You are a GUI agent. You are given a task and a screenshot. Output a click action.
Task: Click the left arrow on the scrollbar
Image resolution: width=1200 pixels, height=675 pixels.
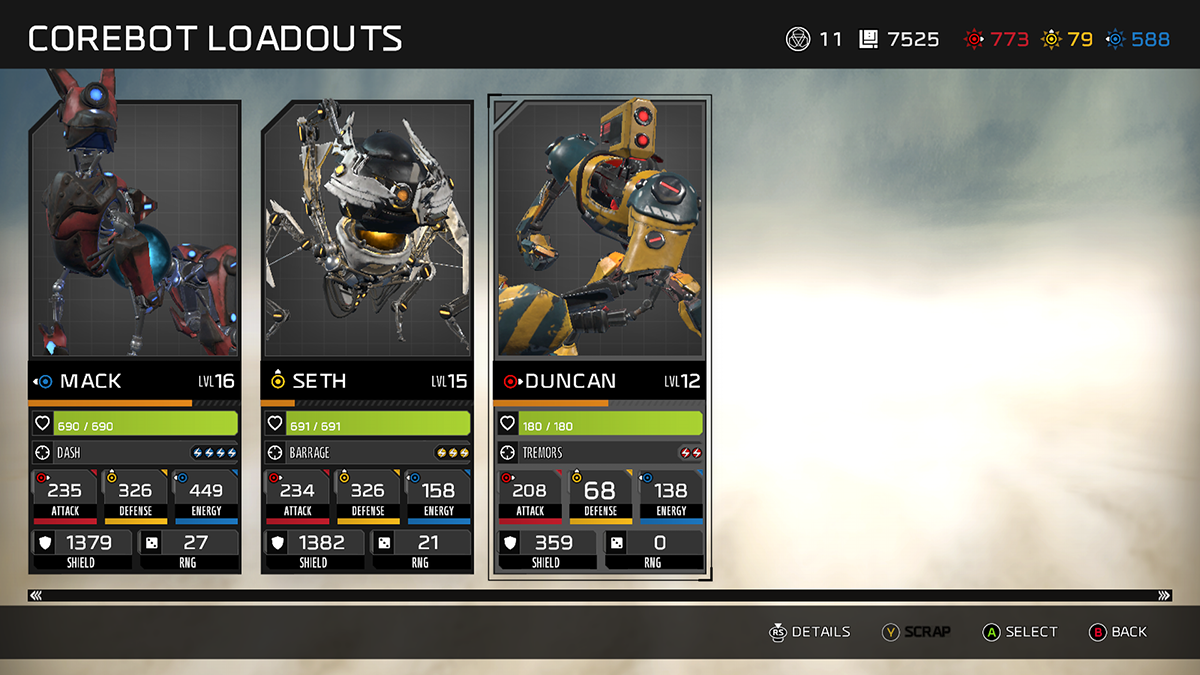[37, 595]
